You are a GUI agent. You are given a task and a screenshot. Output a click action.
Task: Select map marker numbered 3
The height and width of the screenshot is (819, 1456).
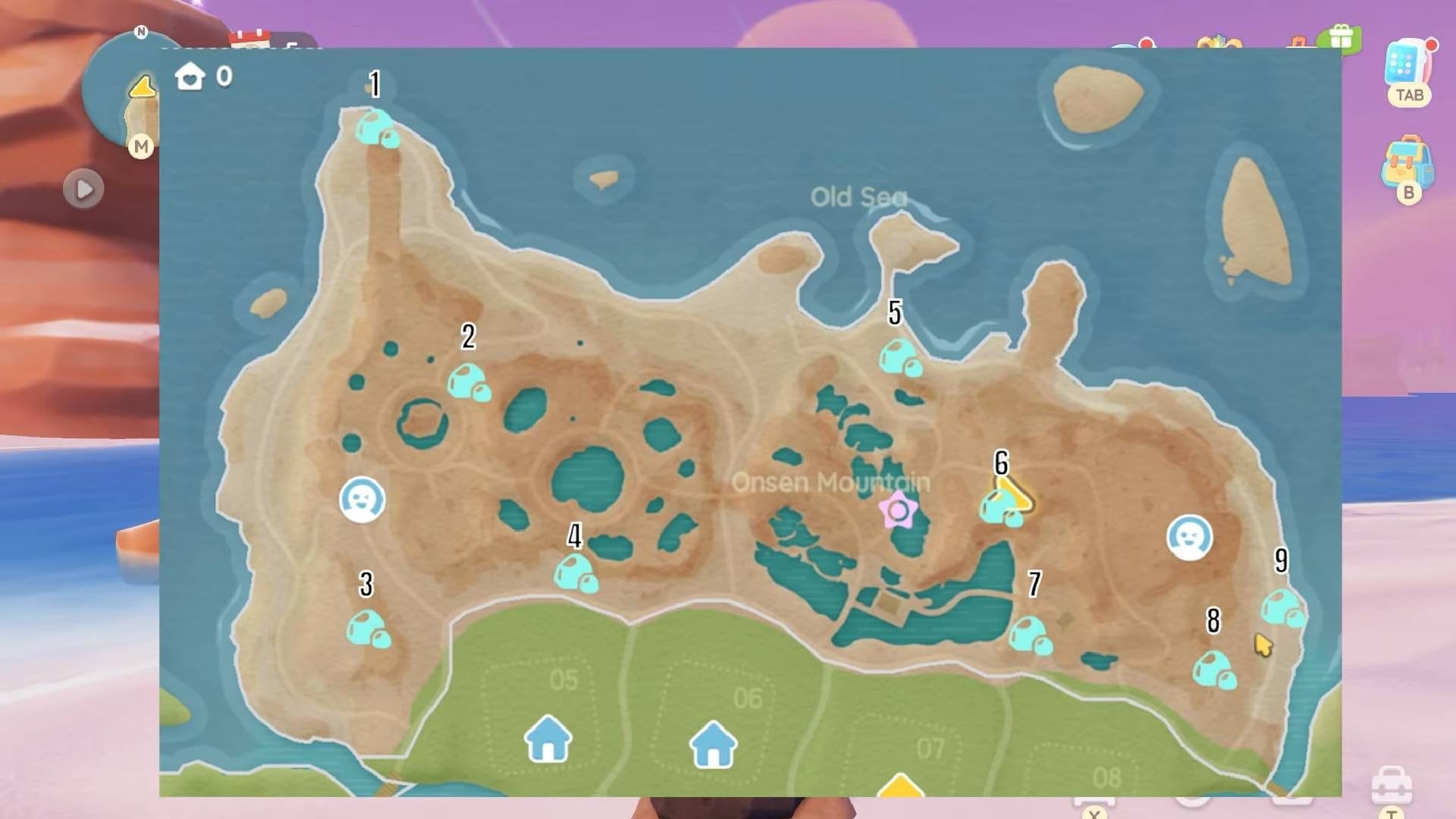pyautogui.click(x=368, y=629)
